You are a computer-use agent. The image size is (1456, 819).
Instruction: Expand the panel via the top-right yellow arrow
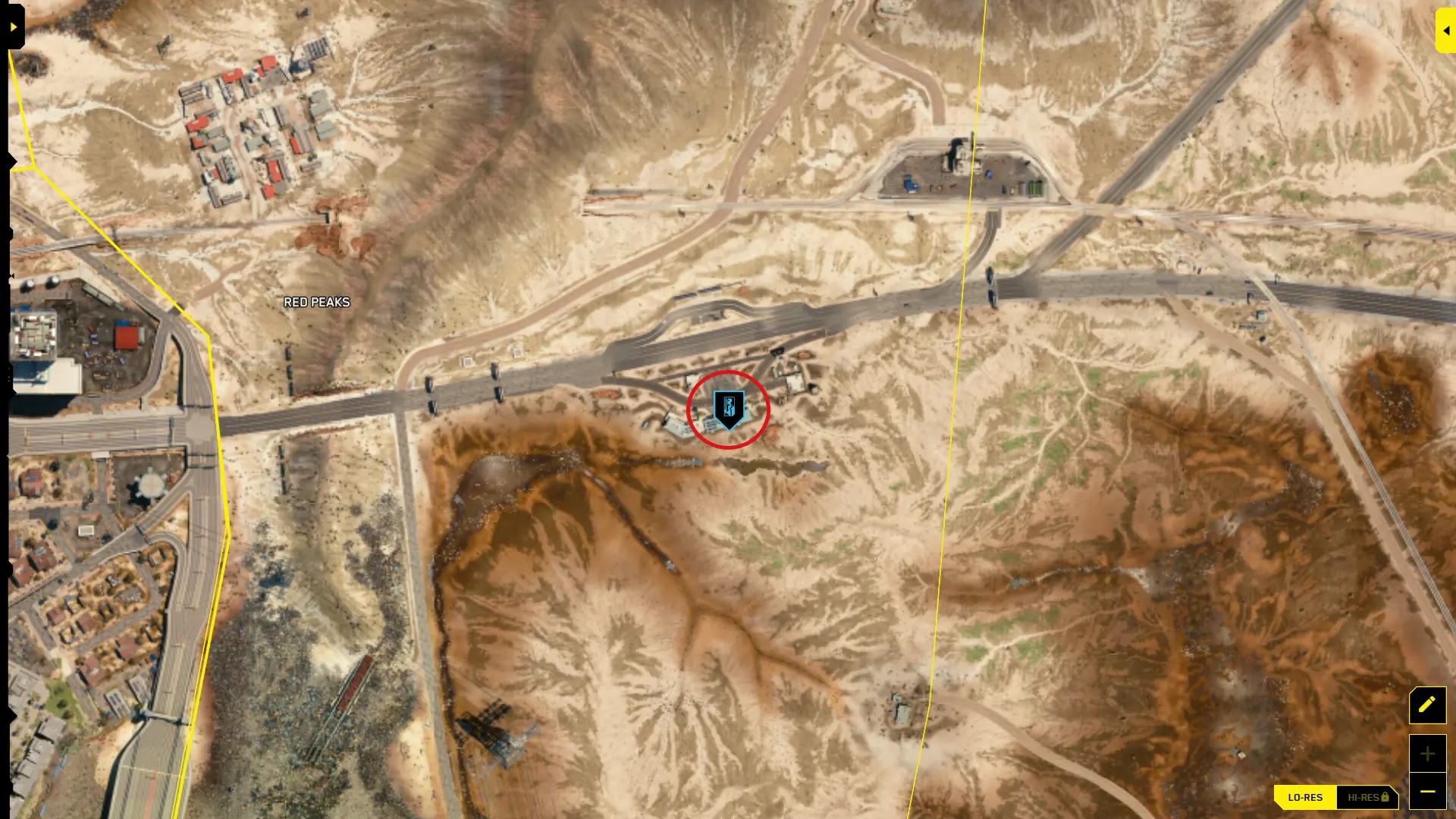click(x=1445, y=30)
